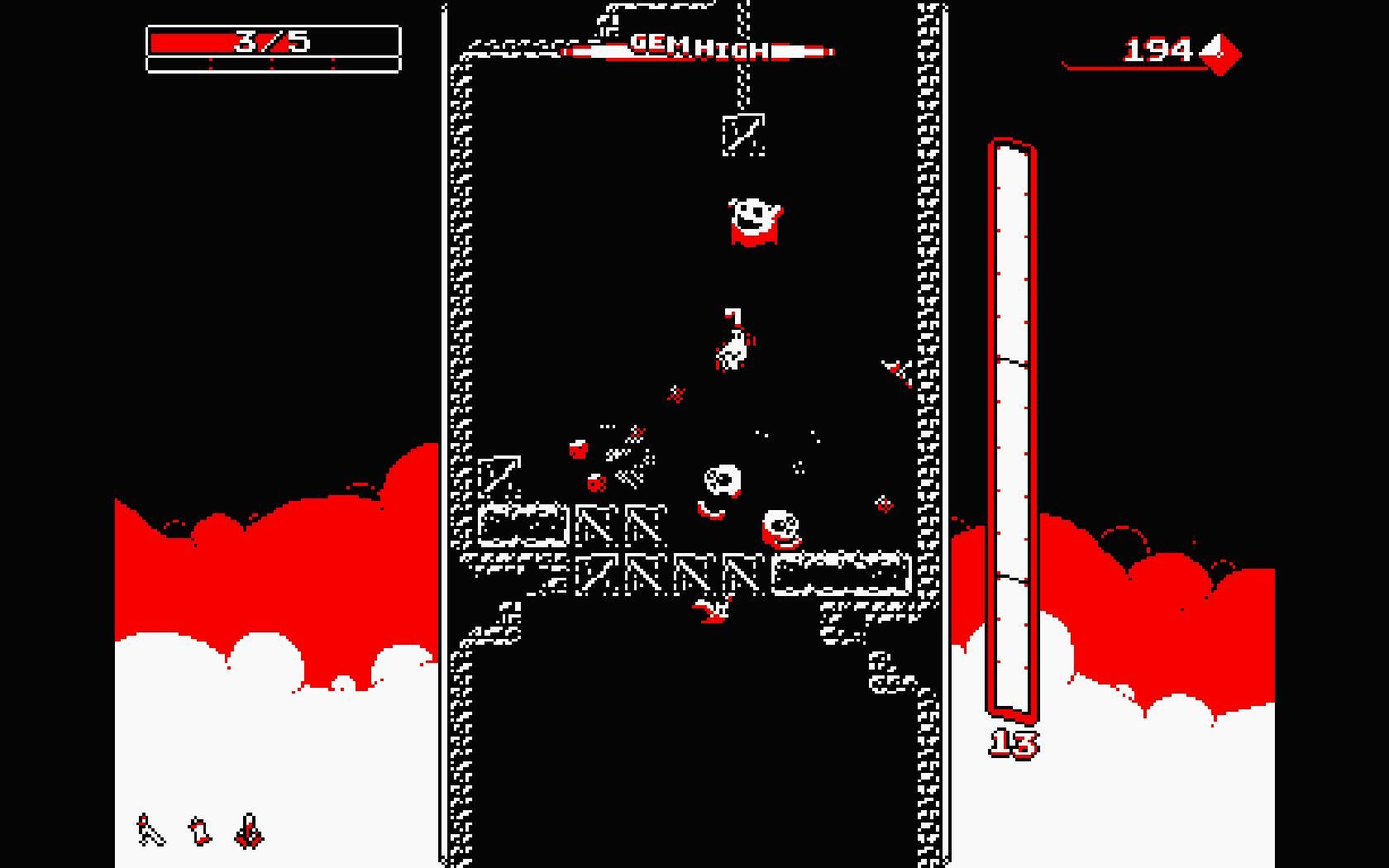
Task: Click the 194 gem total
Action: coord(1156,48)
